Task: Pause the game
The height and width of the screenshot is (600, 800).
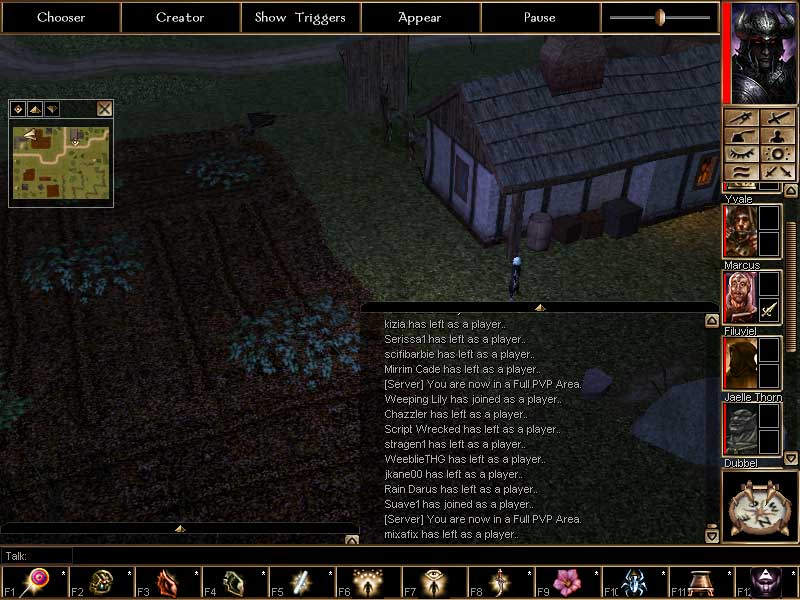Action: pos(539,17)
